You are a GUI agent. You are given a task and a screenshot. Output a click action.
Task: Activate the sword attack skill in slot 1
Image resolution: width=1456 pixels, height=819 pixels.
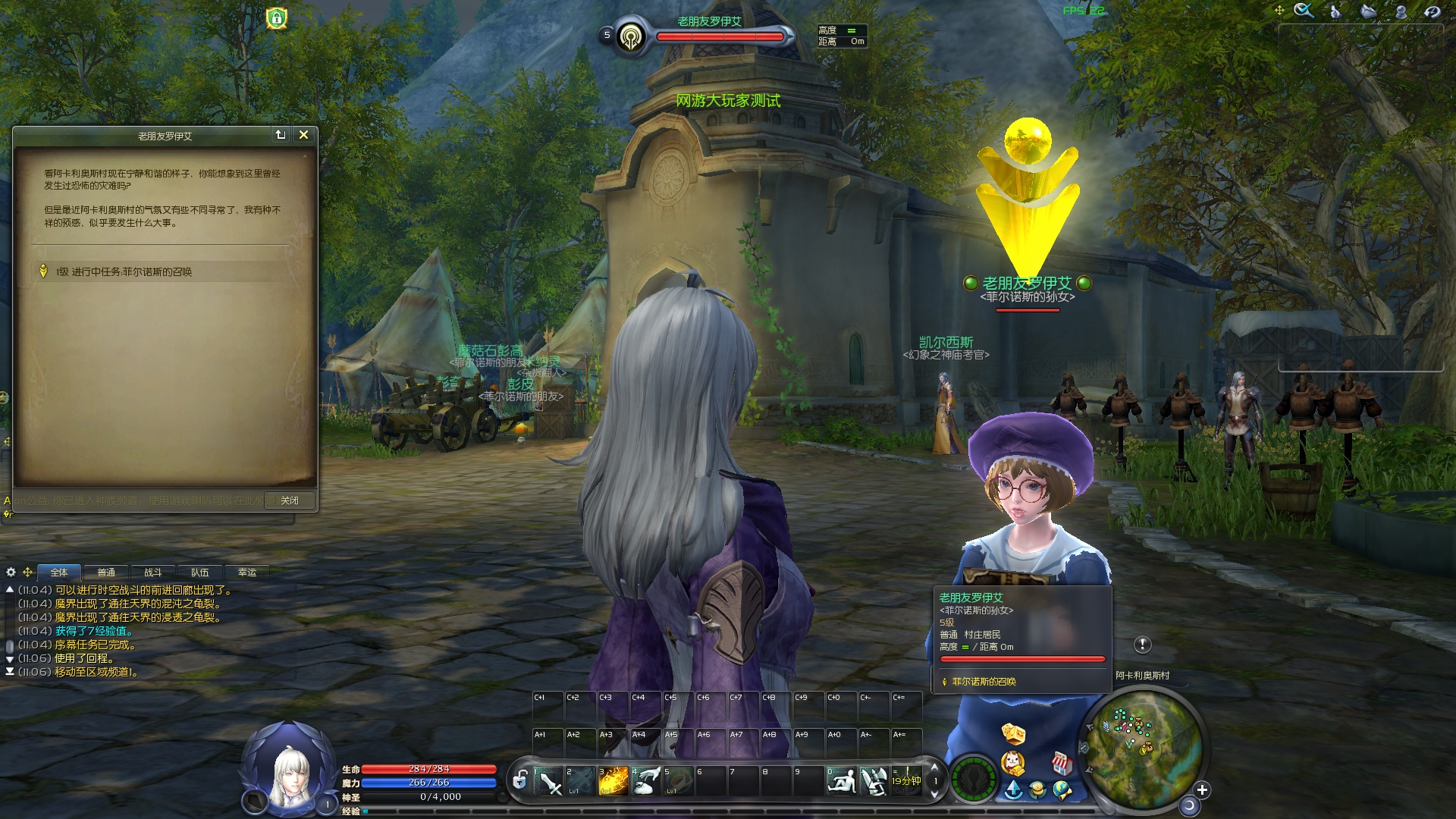pos(548,781)
